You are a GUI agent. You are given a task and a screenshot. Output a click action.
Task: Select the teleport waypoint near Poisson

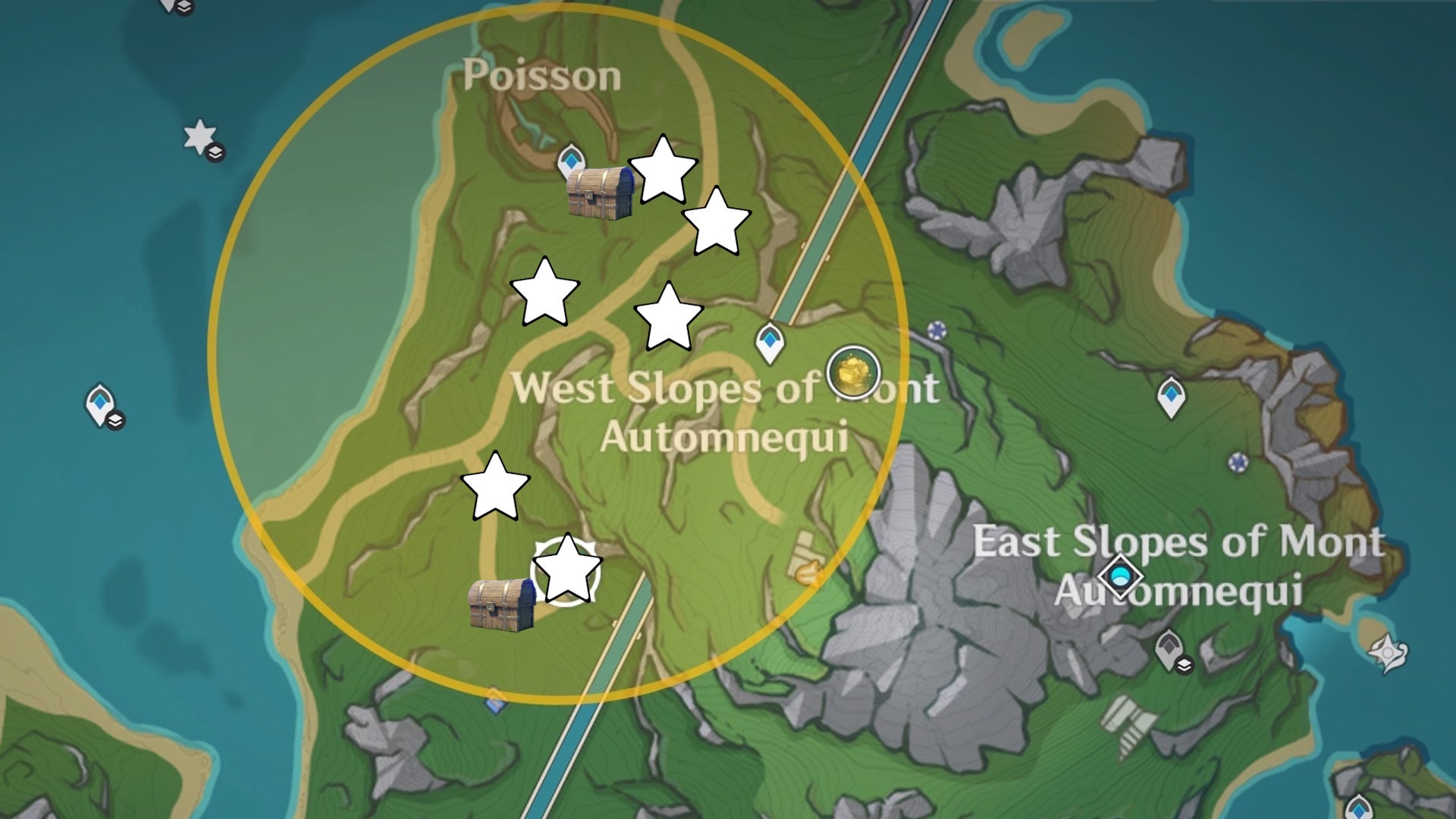pos(571,162)
